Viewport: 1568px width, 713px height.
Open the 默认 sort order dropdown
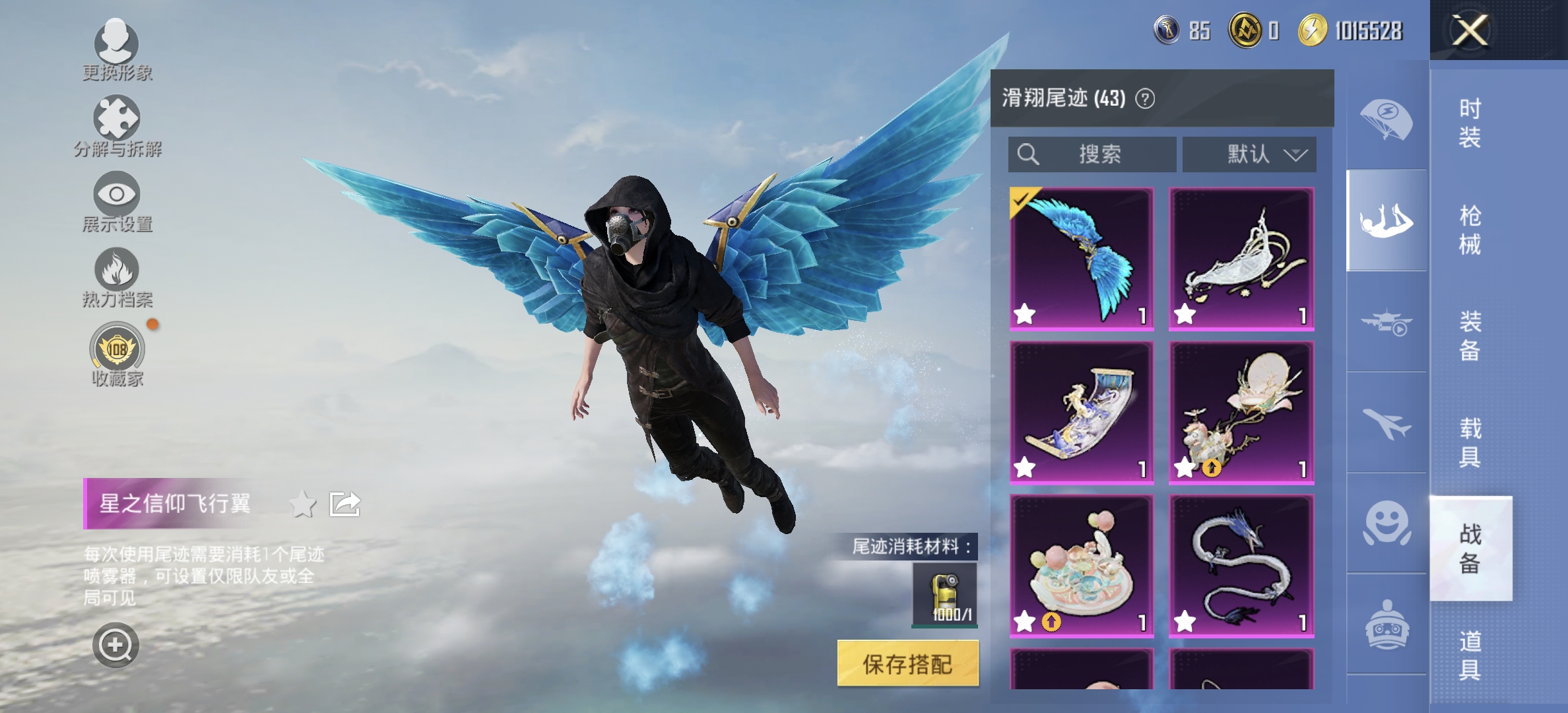click(1248, 154)
